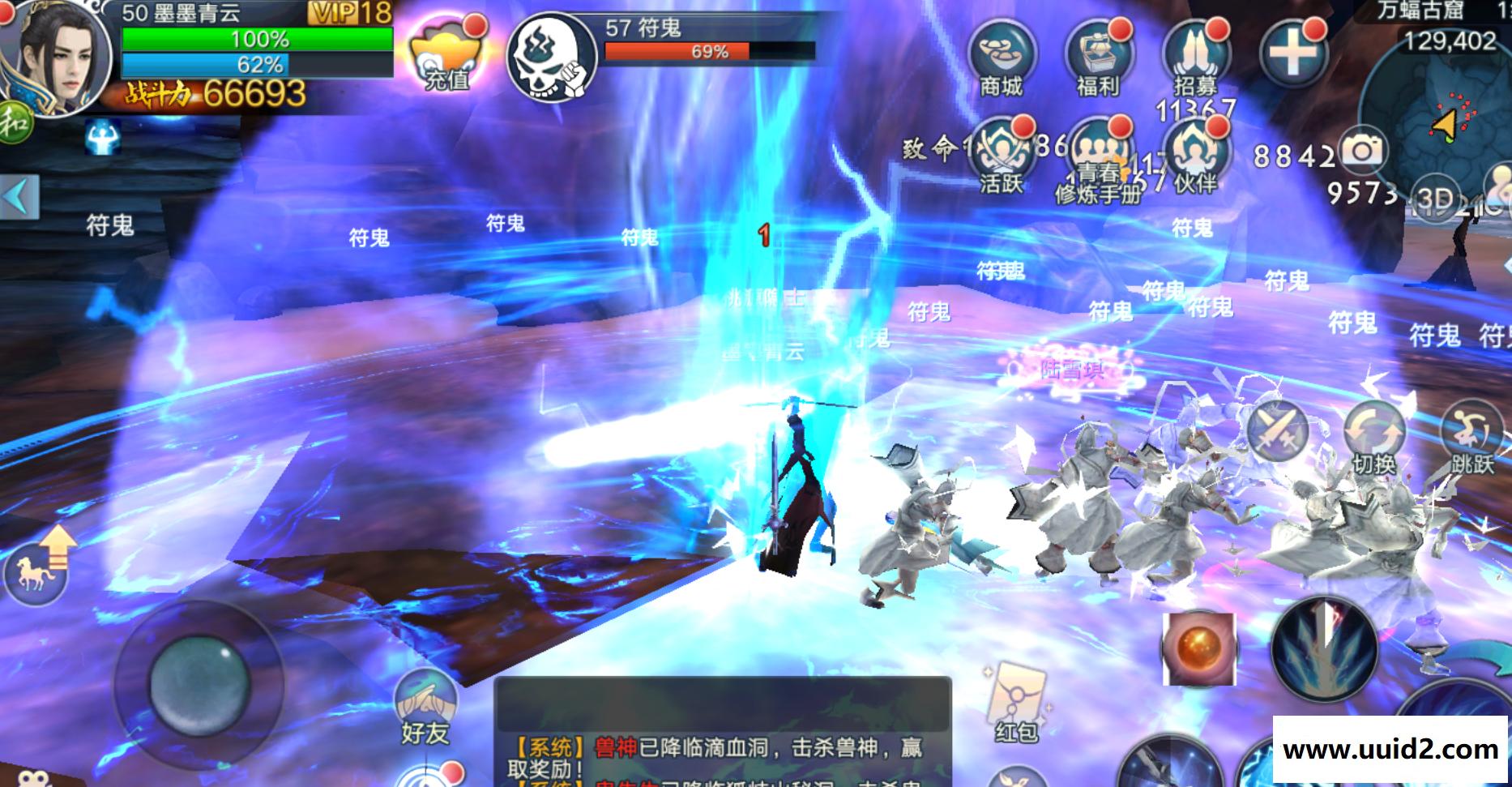Image resolution: width=1512 pixels, height=787 pixels.
Task: Open the 活跃 activity menu
Action: click(1002, 156)
